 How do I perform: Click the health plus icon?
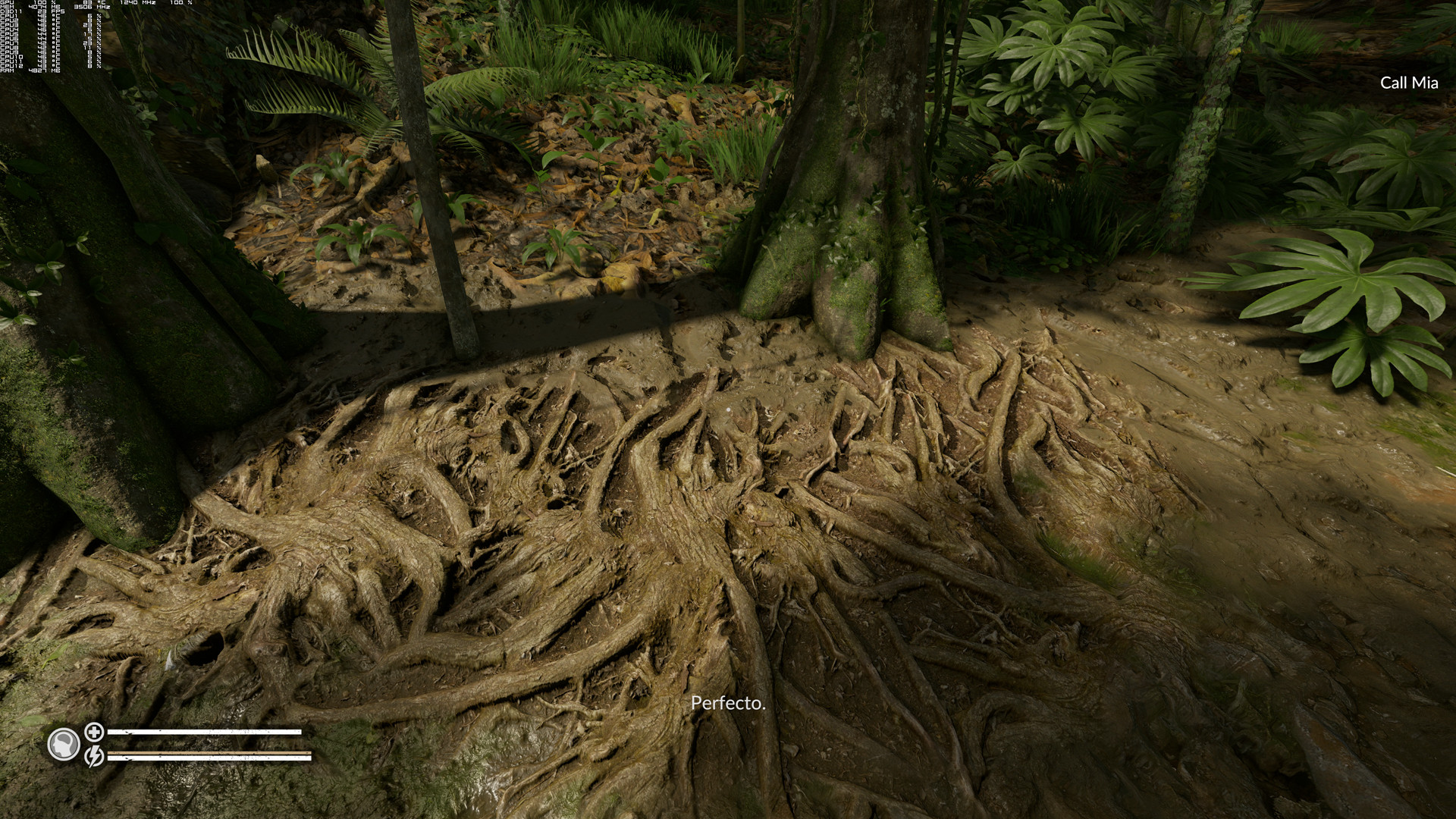(x=94, y=732)
